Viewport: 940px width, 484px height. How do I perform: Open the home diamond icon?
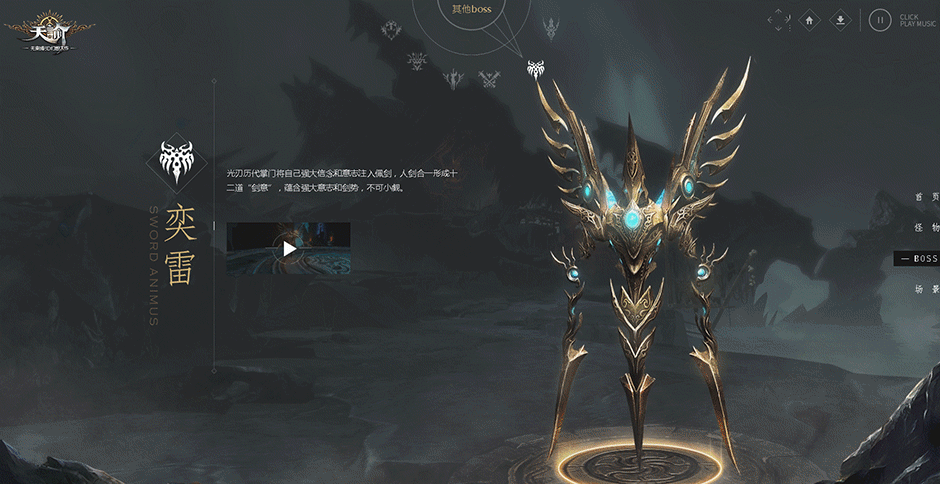click(810, 19)
